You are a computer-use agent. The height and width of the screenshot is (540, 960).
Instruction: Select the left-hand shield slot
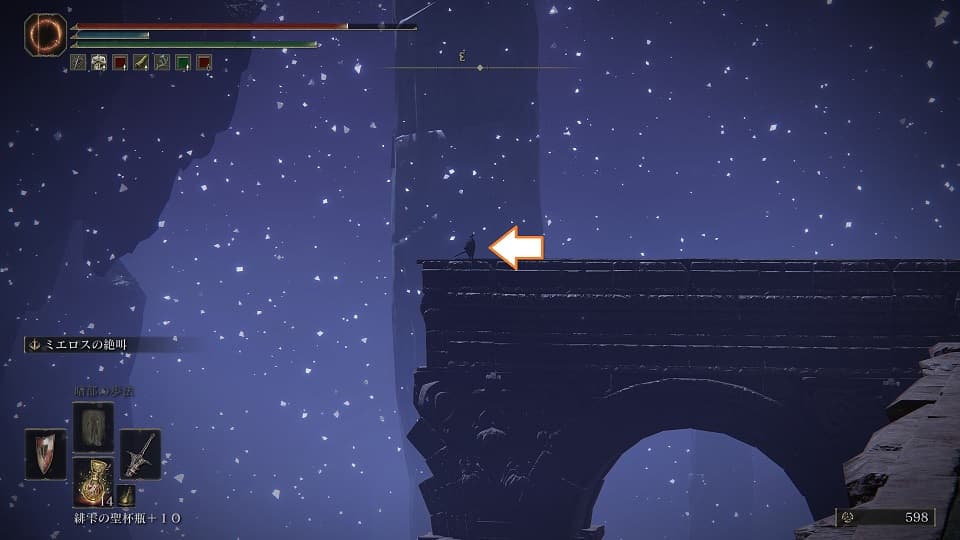point(45,455)
